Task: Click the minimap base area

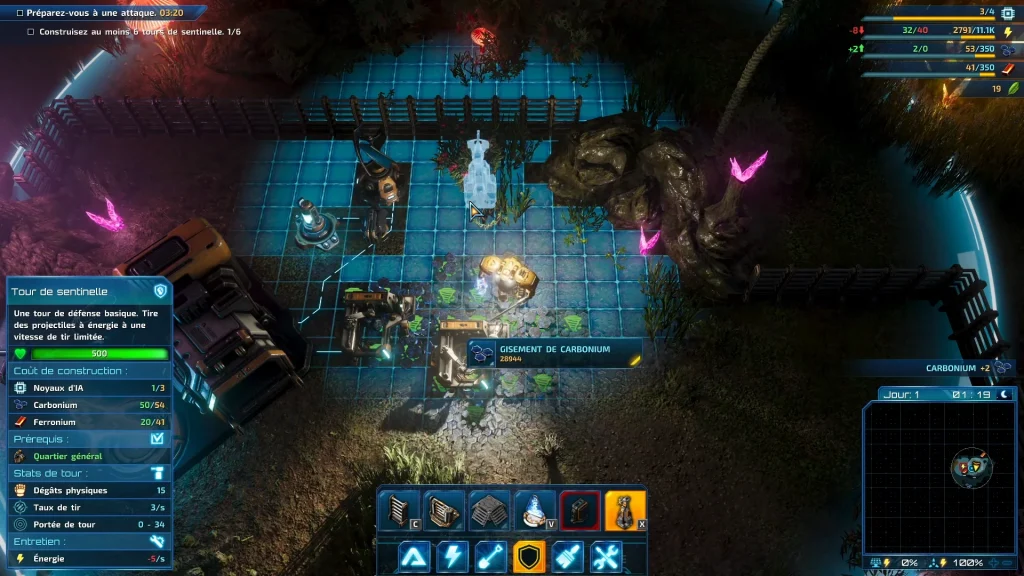Action: point(972,468)
